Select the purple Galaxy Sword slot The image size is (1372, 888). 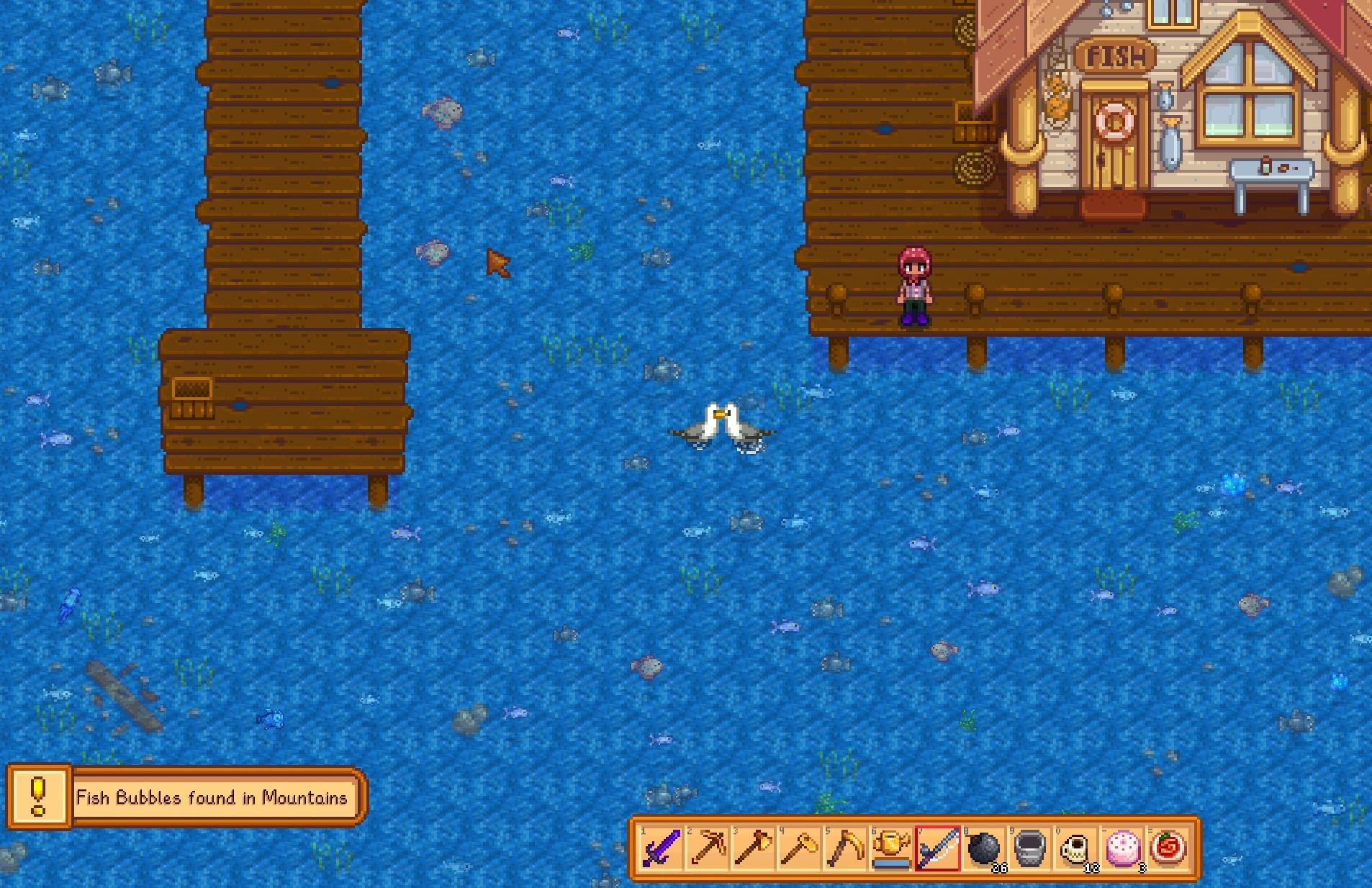point(661,848)
